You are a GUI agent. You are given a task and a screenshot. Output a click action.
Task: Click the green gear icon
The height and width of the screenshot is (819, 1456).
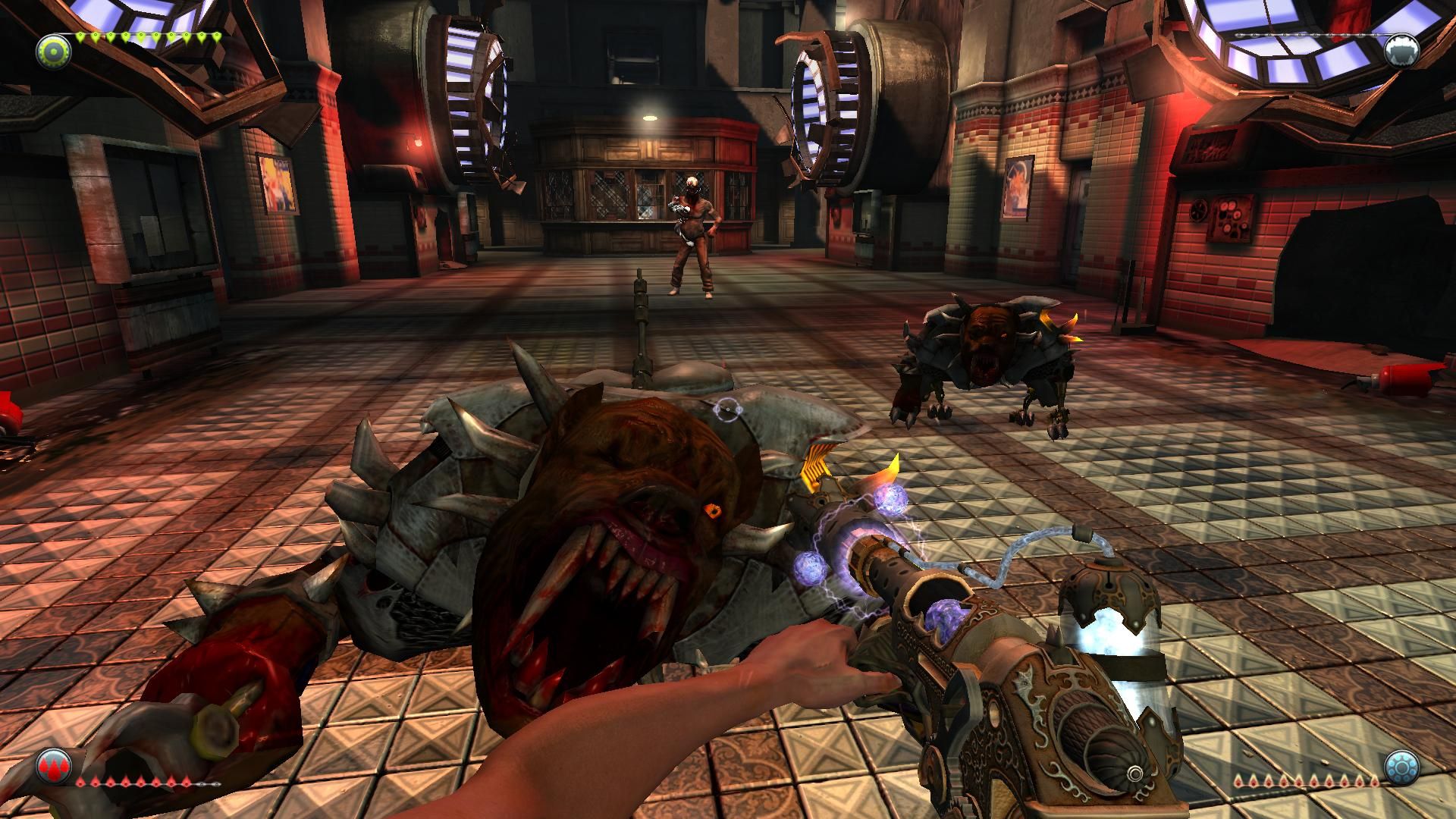53,51
